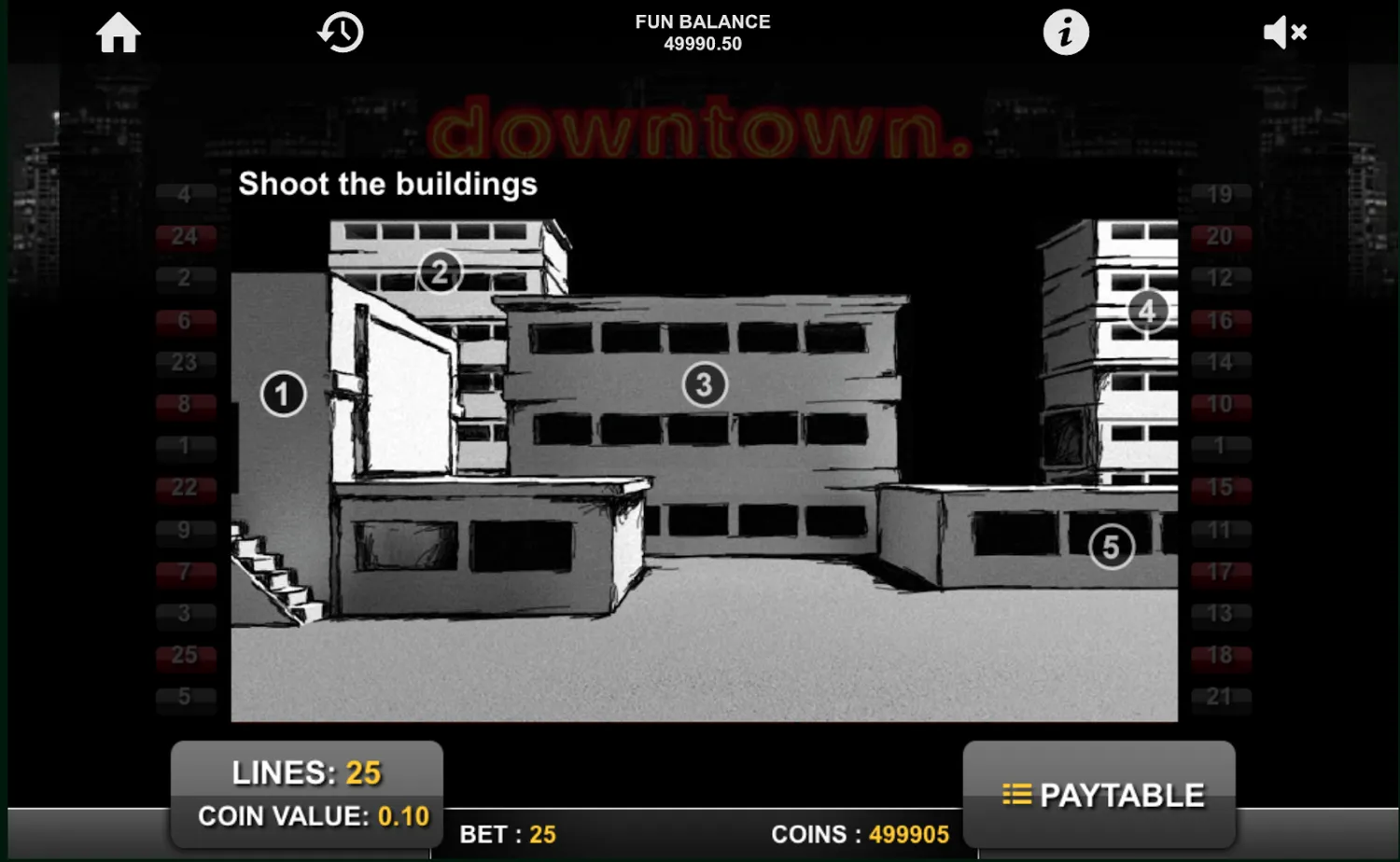Shoot building marked with number 5
Screen dimensions: 1400x862
click(x=1111, y=547)
